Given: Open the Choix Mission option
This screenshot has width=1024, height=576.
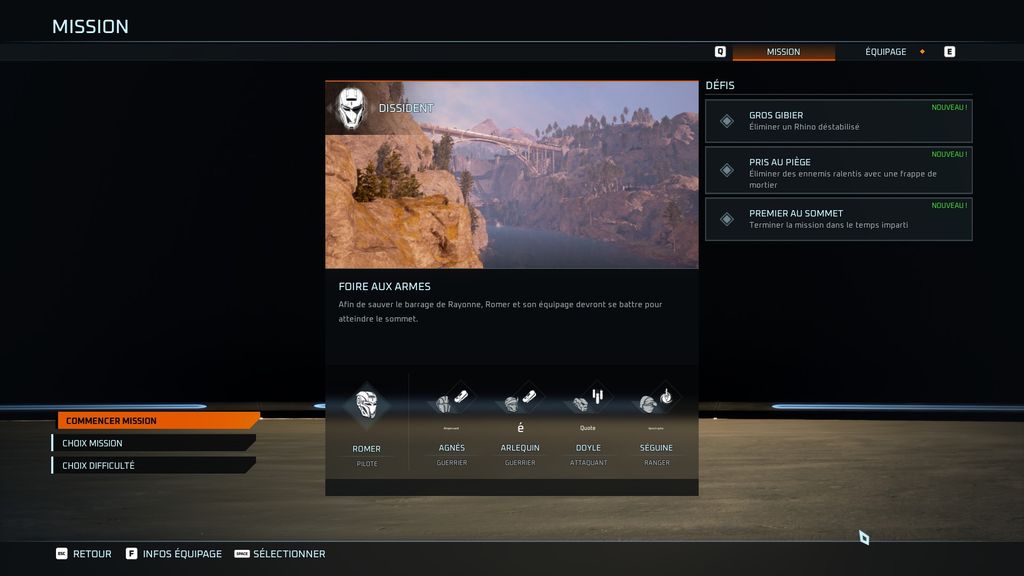Looking at the screenshot, I should [x=153, y=443].
